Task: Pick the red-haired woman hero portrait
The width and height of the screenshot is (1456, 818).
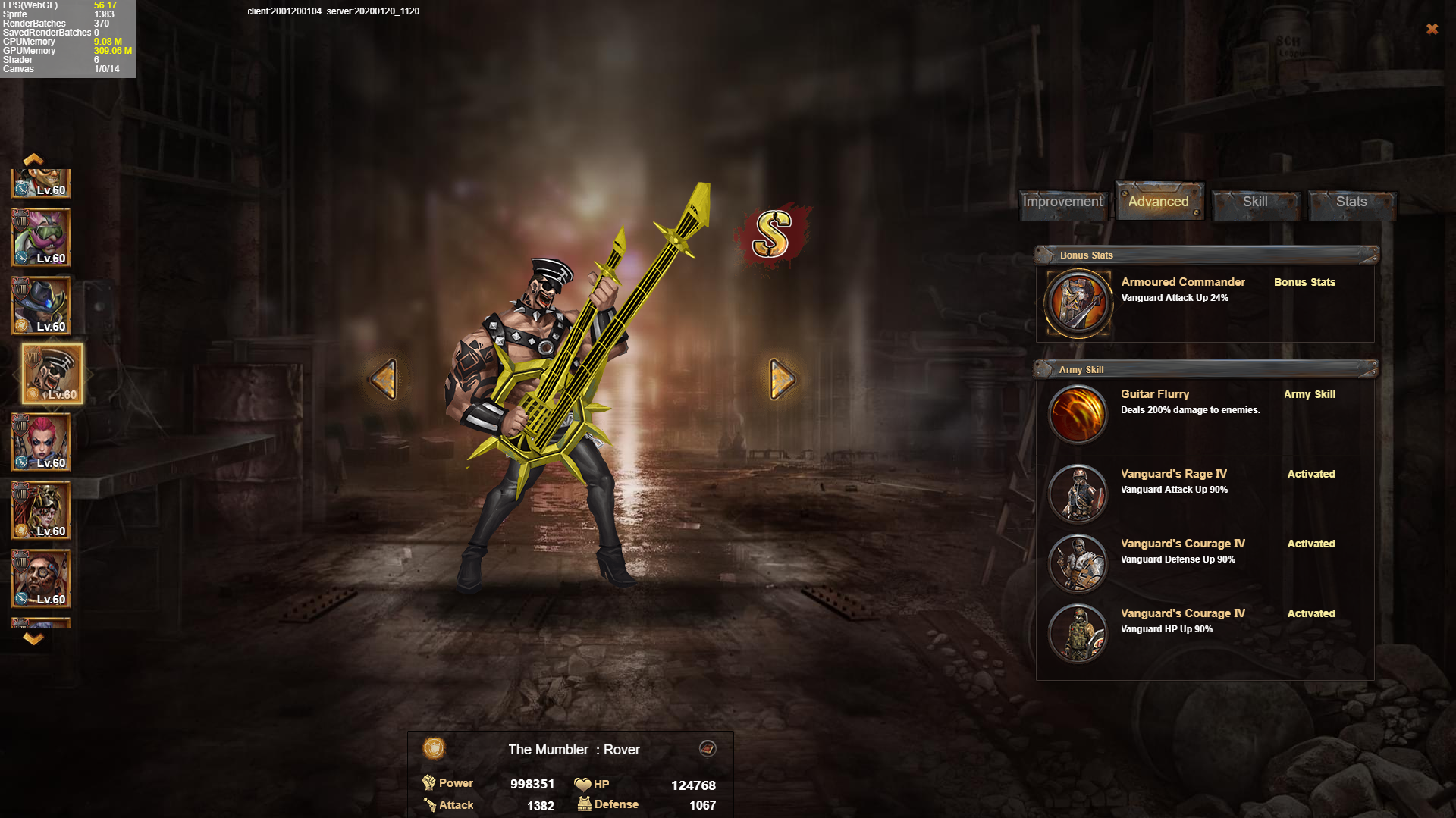Action: point(41,442)
